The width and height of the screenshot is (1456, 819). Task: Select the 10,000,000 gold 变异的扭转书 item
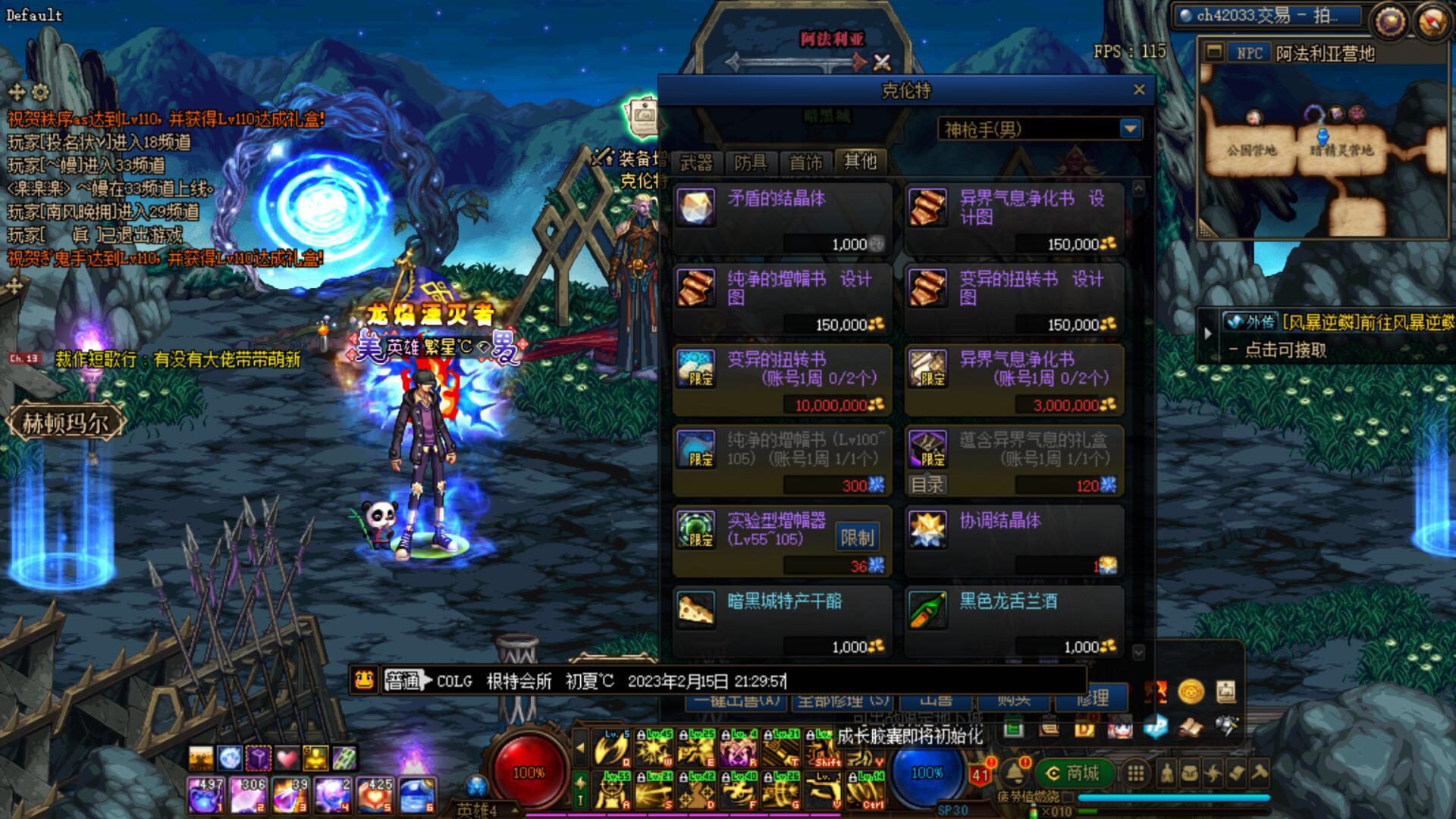[782, 378]
